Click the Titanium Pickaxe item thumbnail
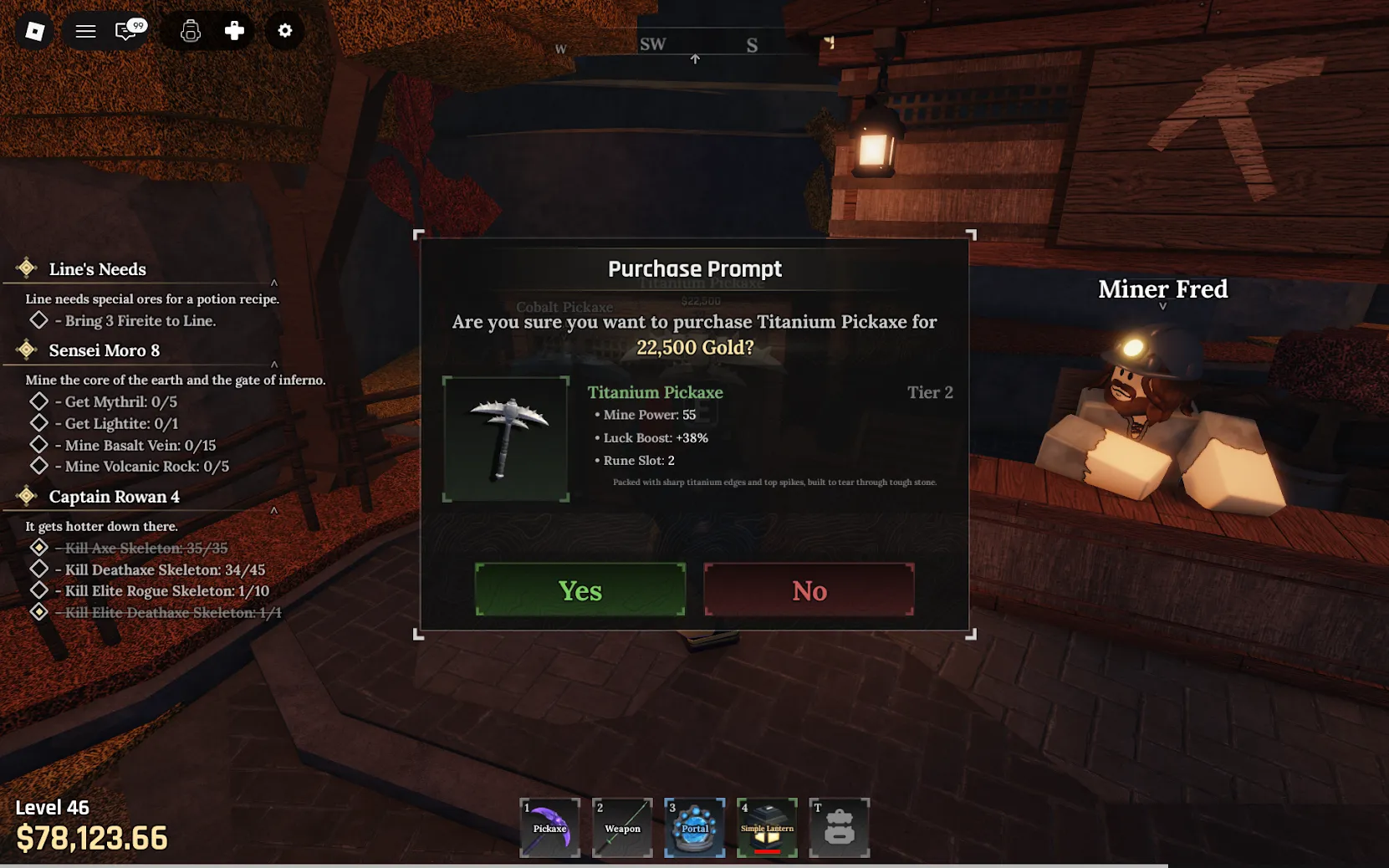Image resolution: width=1389 pixels, height=868 pixels. [x=506, y=439]
